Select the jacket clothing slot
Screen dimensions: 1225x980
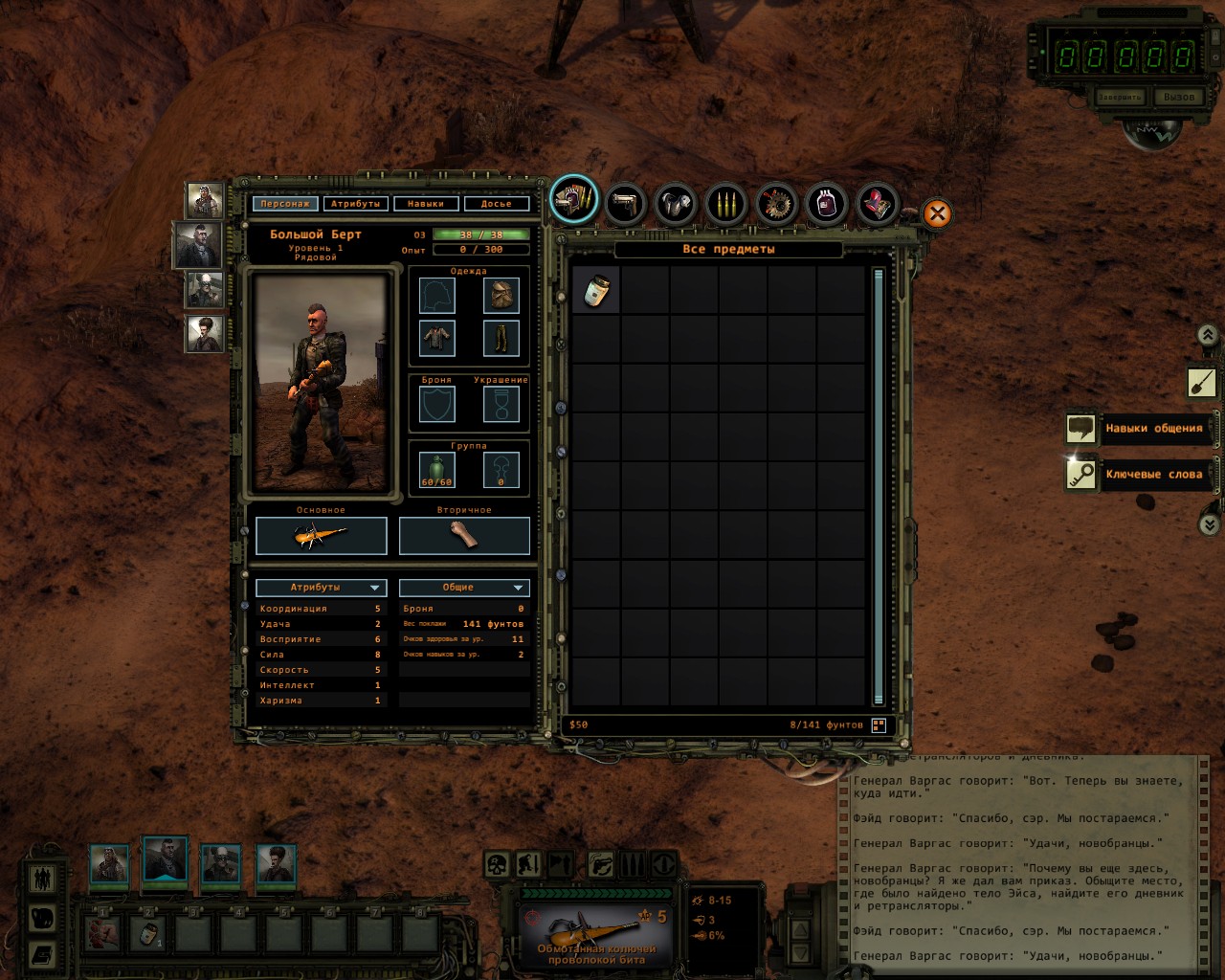pos(437,337)
